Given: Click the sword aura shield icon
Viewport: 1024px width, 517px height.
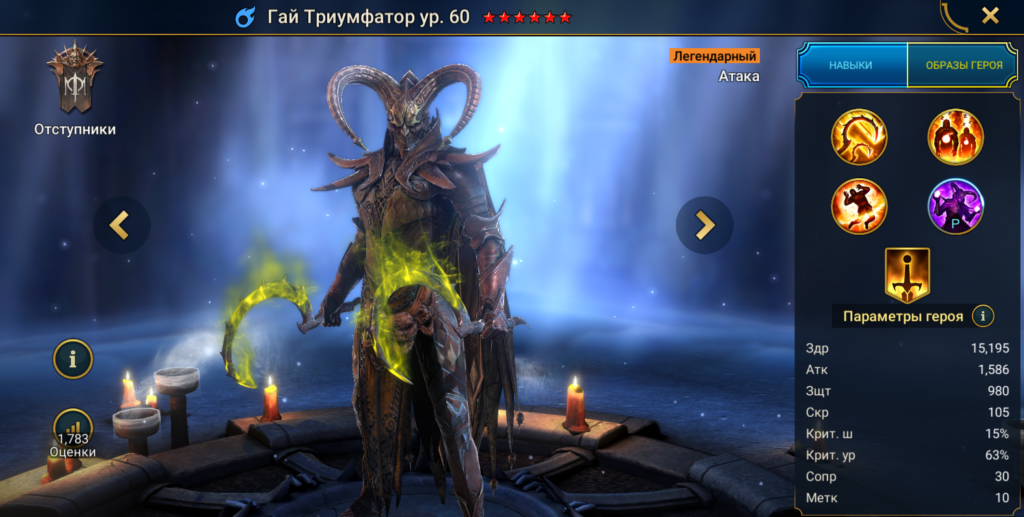Looking at the screenshot, I should click(x=907, y=275).
